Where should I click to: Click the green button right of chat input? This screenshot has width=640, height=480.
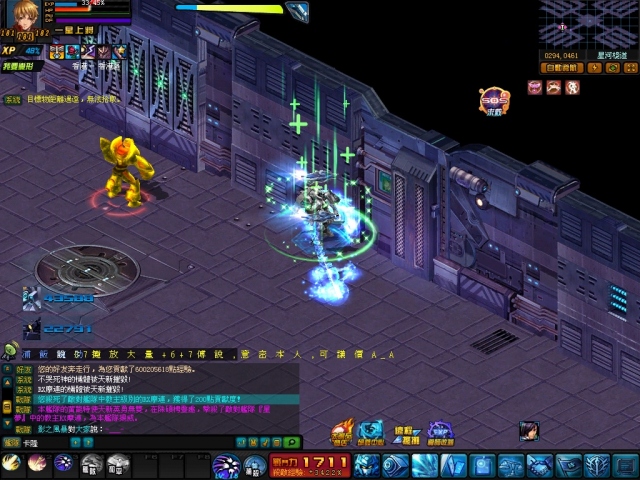(291, 441)
